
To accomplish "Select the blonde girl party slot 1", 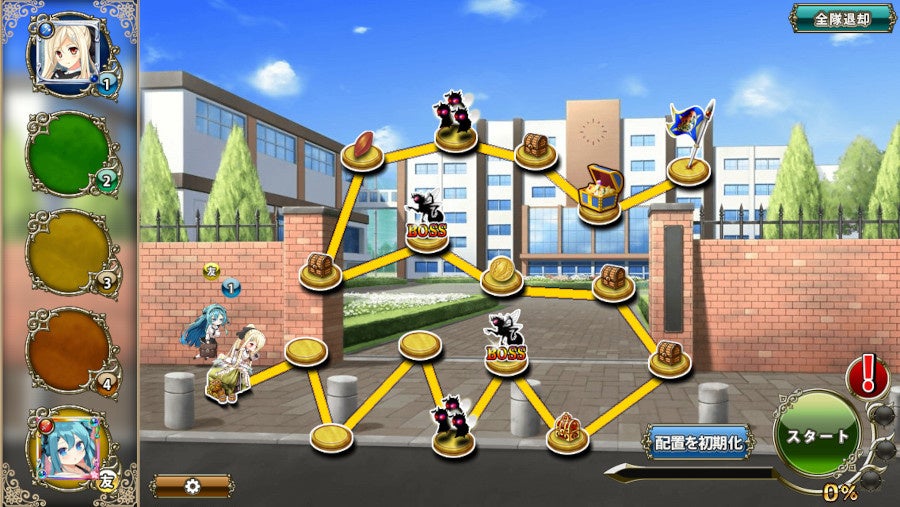I will coord(70,52).
